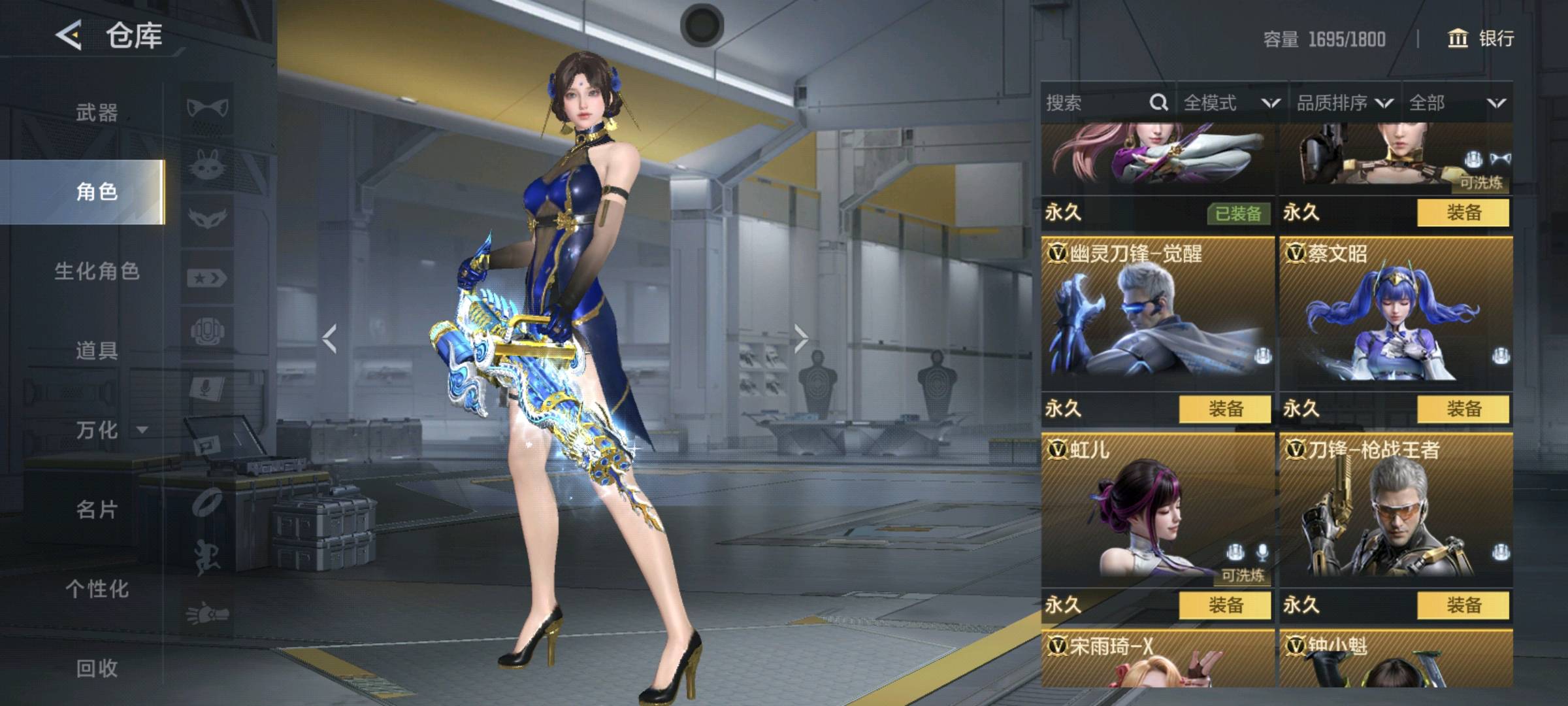Equip the 幽灵刀锋-觉醒 character
The image size is (1568, 706).
coord(1224,409)
